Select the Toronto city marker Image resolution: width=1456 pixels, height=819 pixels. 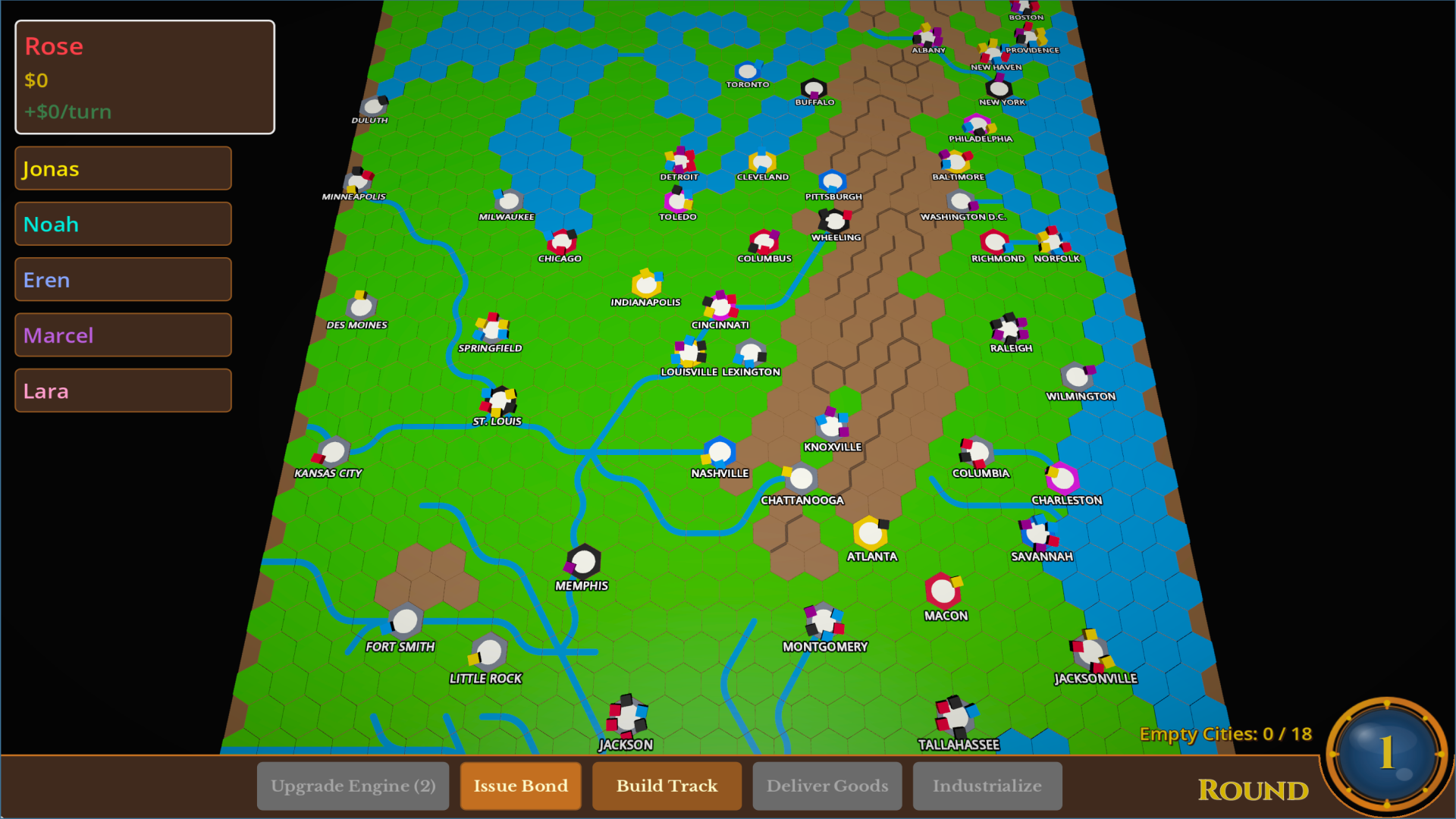point(747,70)
